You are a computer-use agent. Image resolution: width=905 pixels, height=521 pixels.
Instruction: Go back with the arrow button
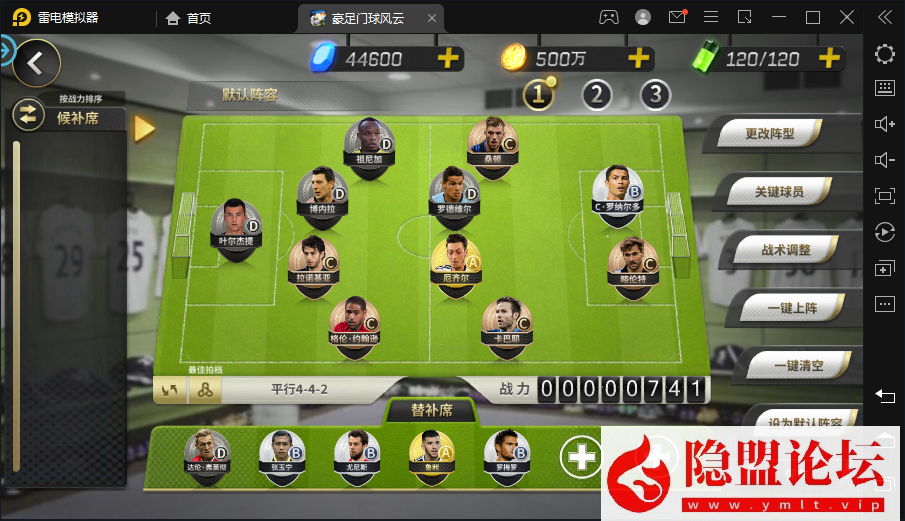tap(36, 63)
